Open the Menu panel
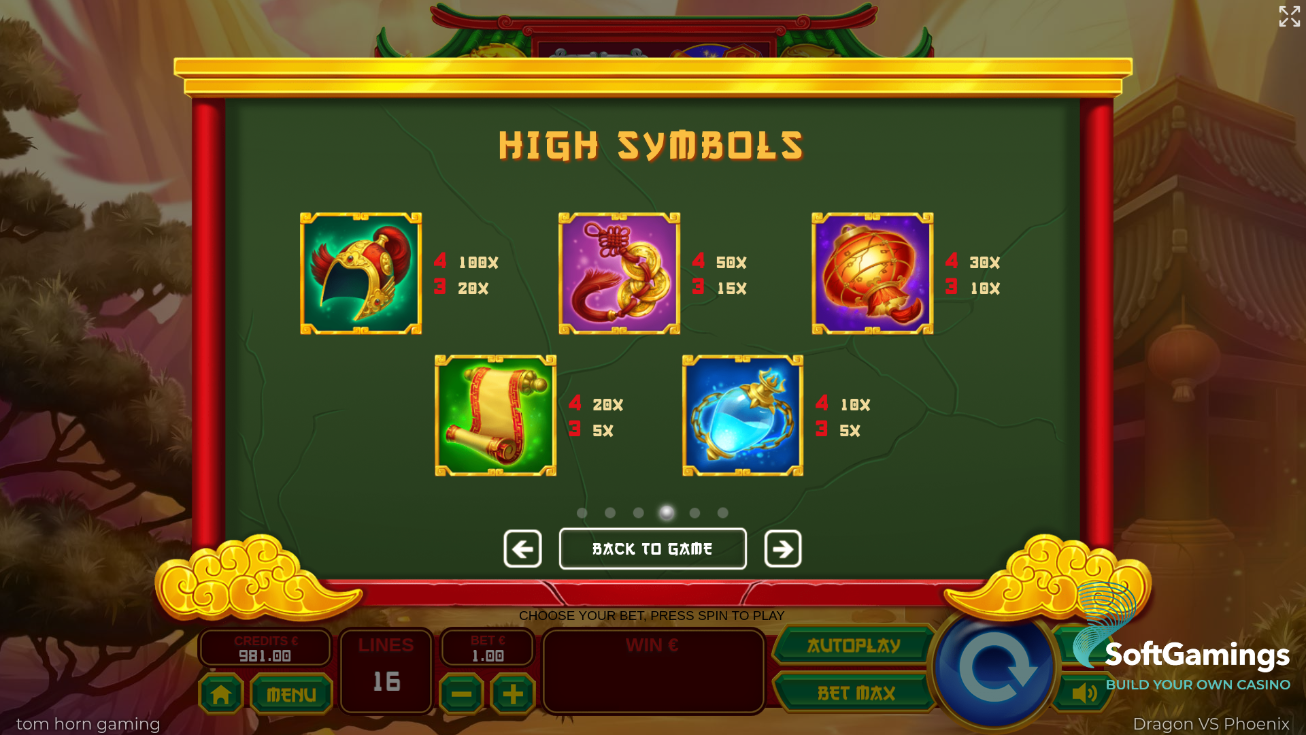This screenshot has width=1306, height=735. coord(291,694)
